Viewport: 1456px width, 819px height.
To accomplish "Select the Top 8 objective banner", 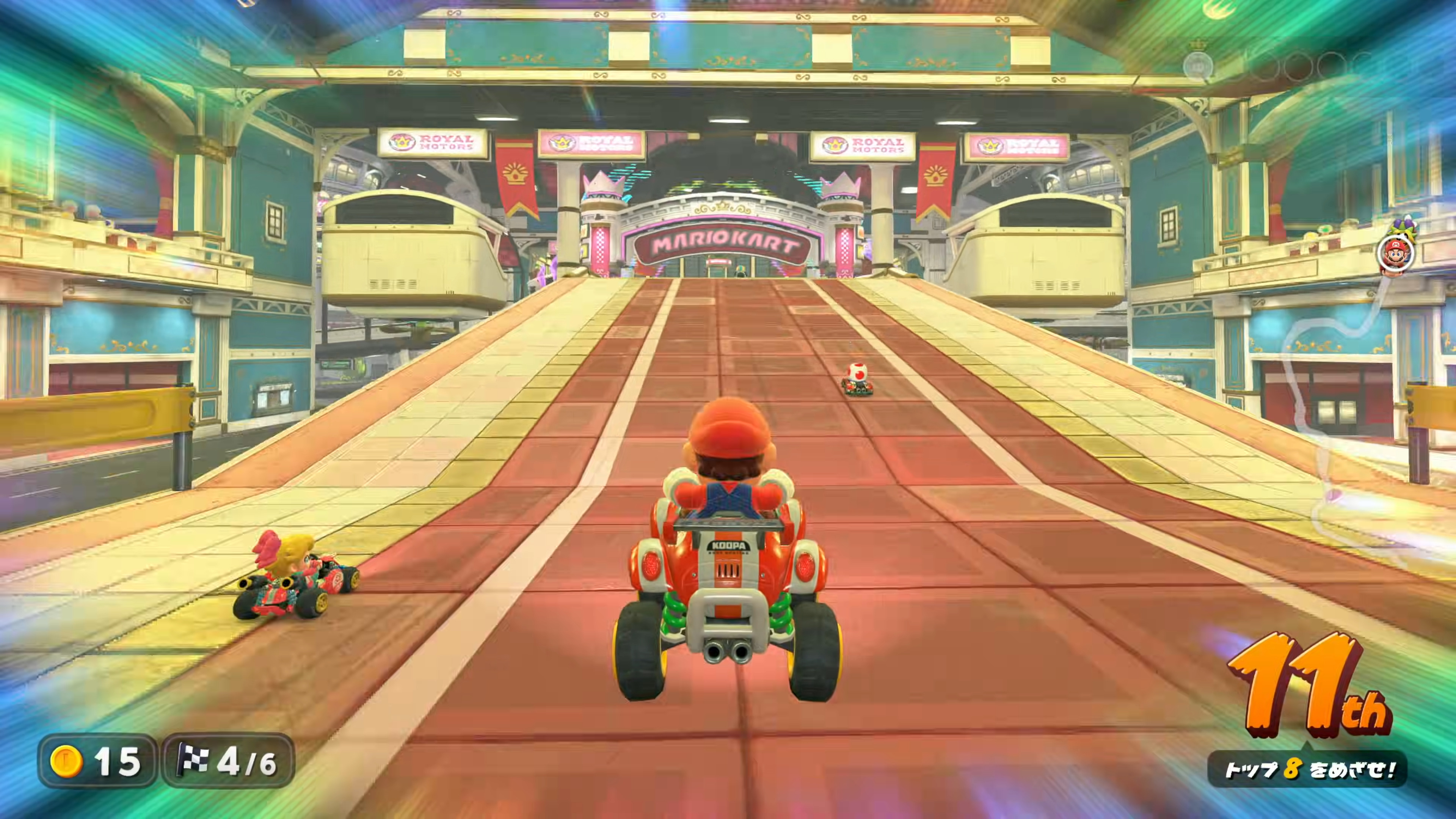I will click(1307, 769).
